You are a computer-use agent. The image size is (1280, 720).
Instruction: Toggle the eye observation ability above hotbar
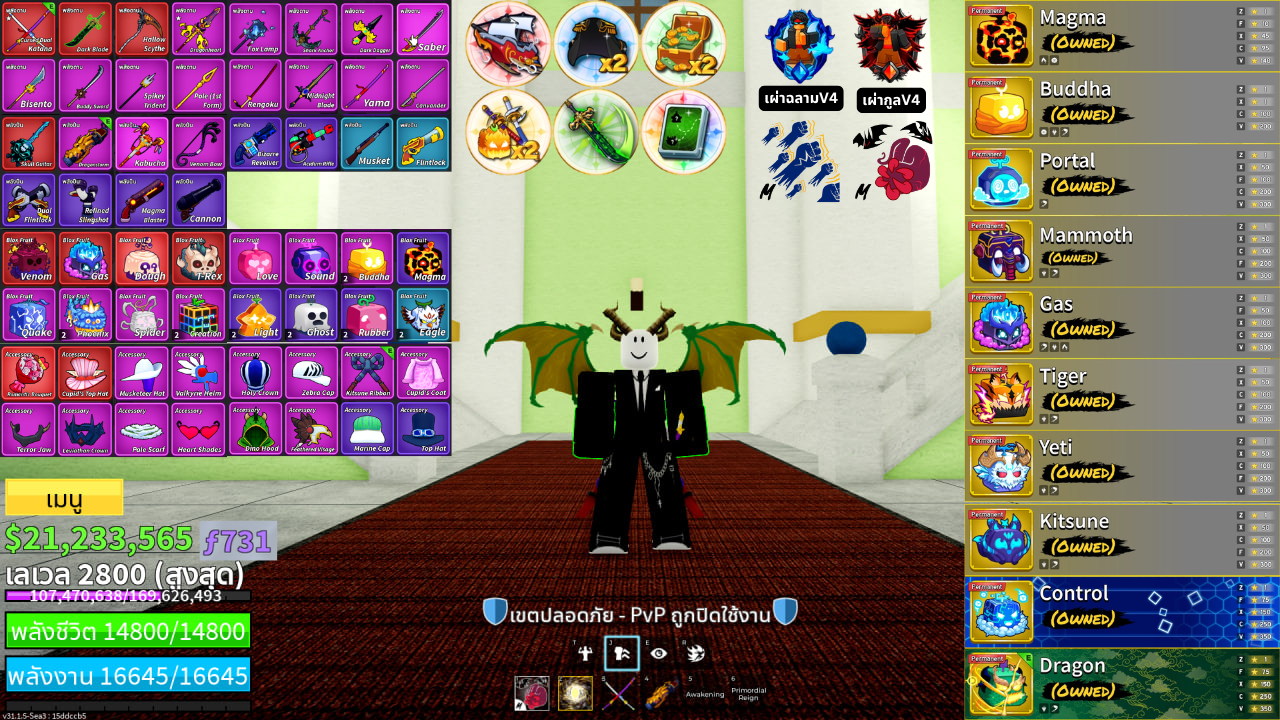(x=661, y=652)
